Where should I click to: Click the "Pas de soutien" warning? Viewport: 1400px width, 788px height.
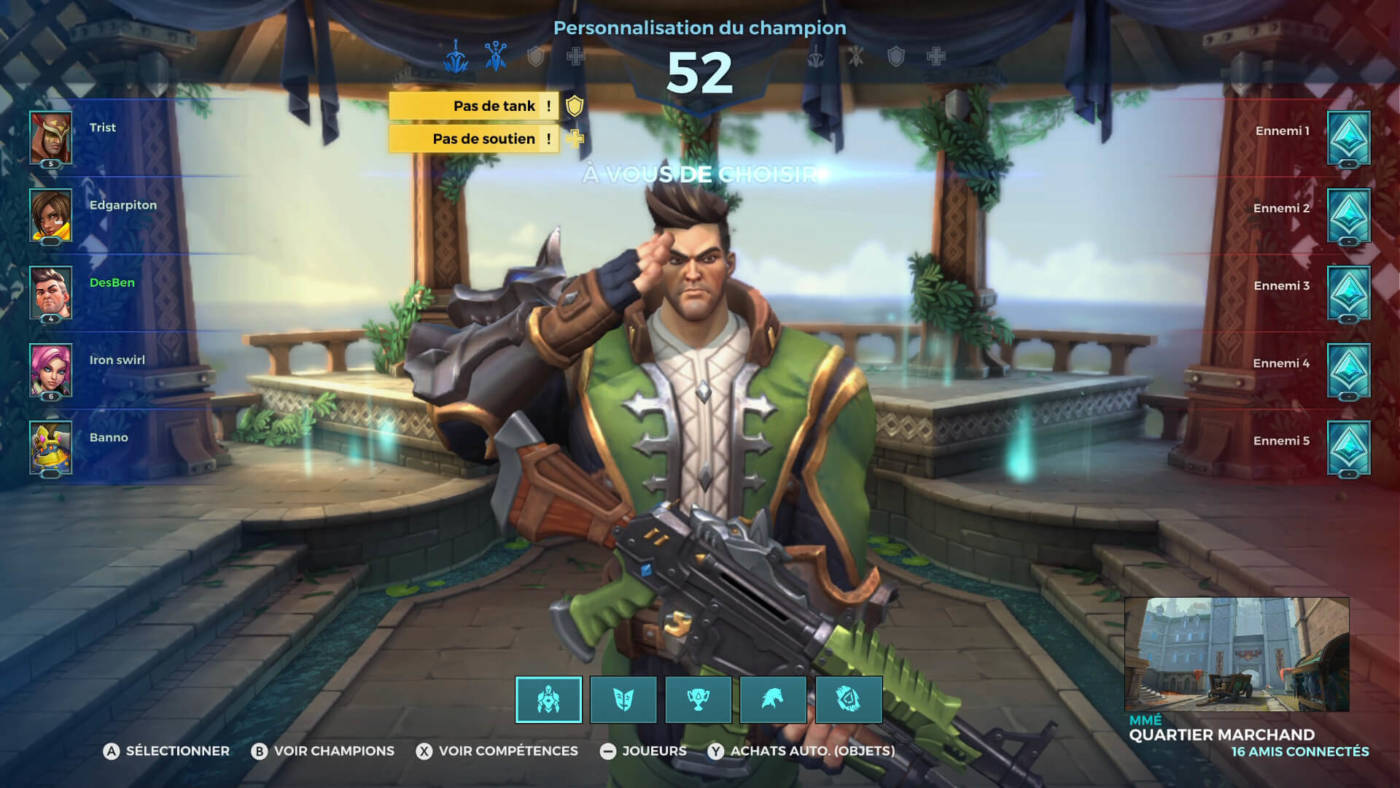474,139
